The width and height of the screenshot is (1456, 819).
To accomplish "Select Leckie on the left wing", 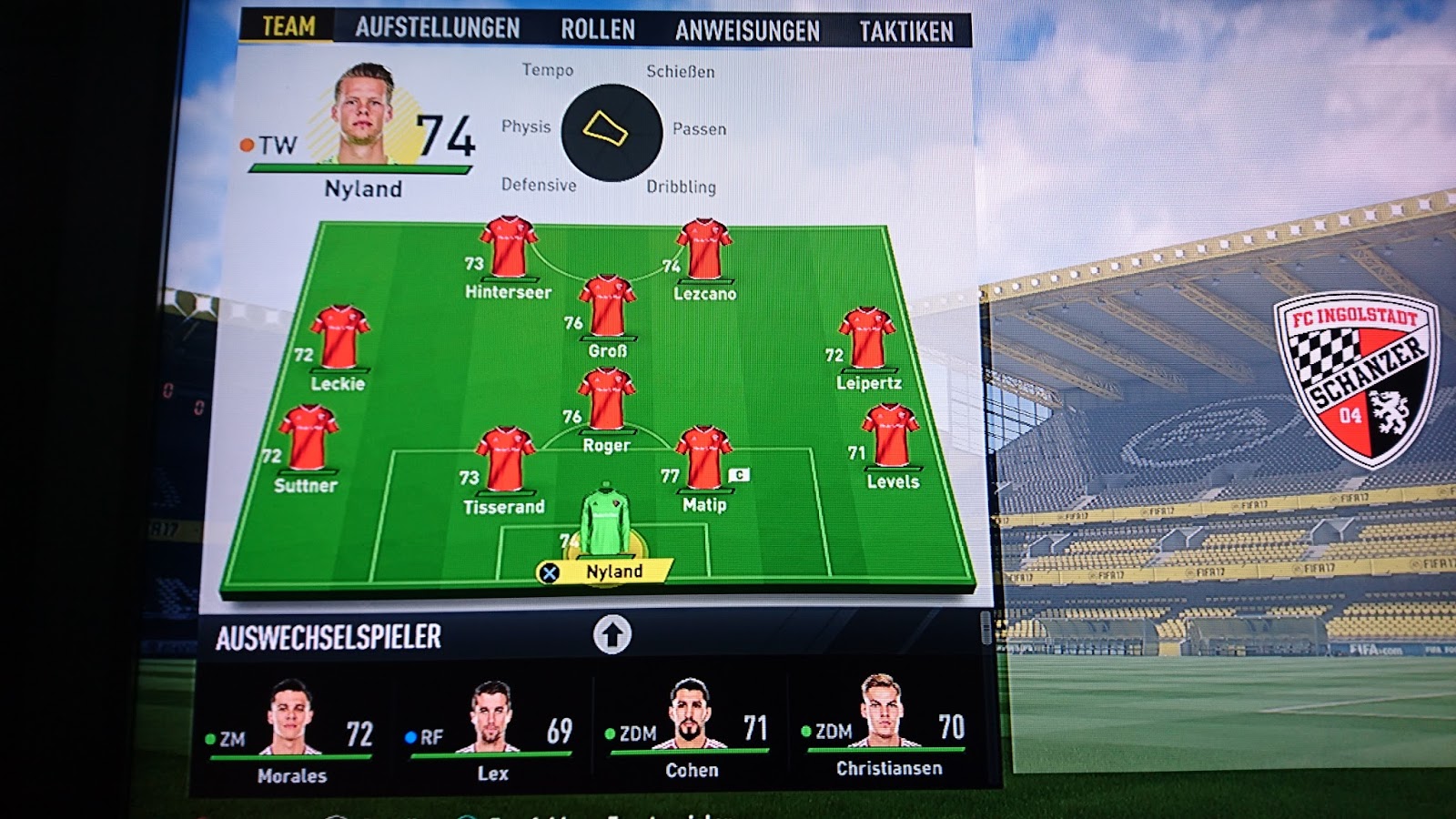I will pyautogui.click(x=339, y=339).
